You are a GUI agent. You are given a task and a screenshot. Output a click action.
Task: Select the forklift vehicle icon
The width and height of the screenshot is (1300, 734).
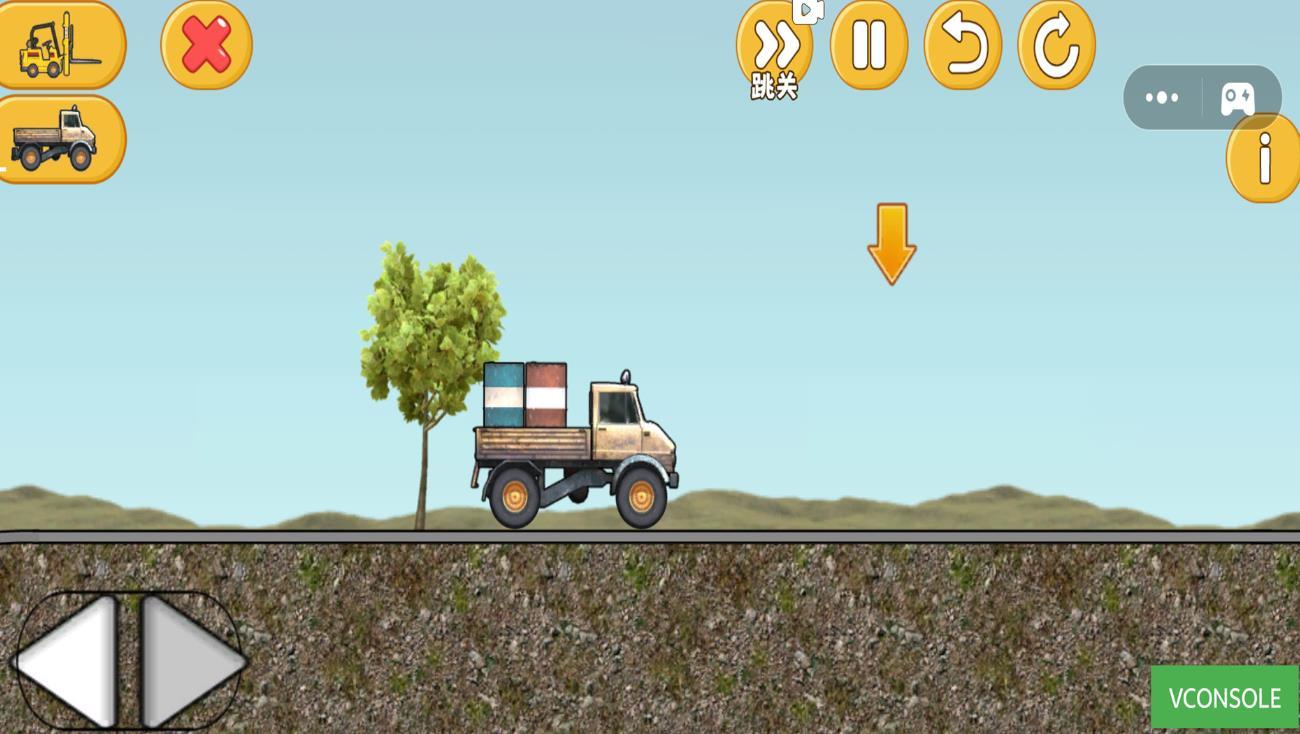point(62,44)
